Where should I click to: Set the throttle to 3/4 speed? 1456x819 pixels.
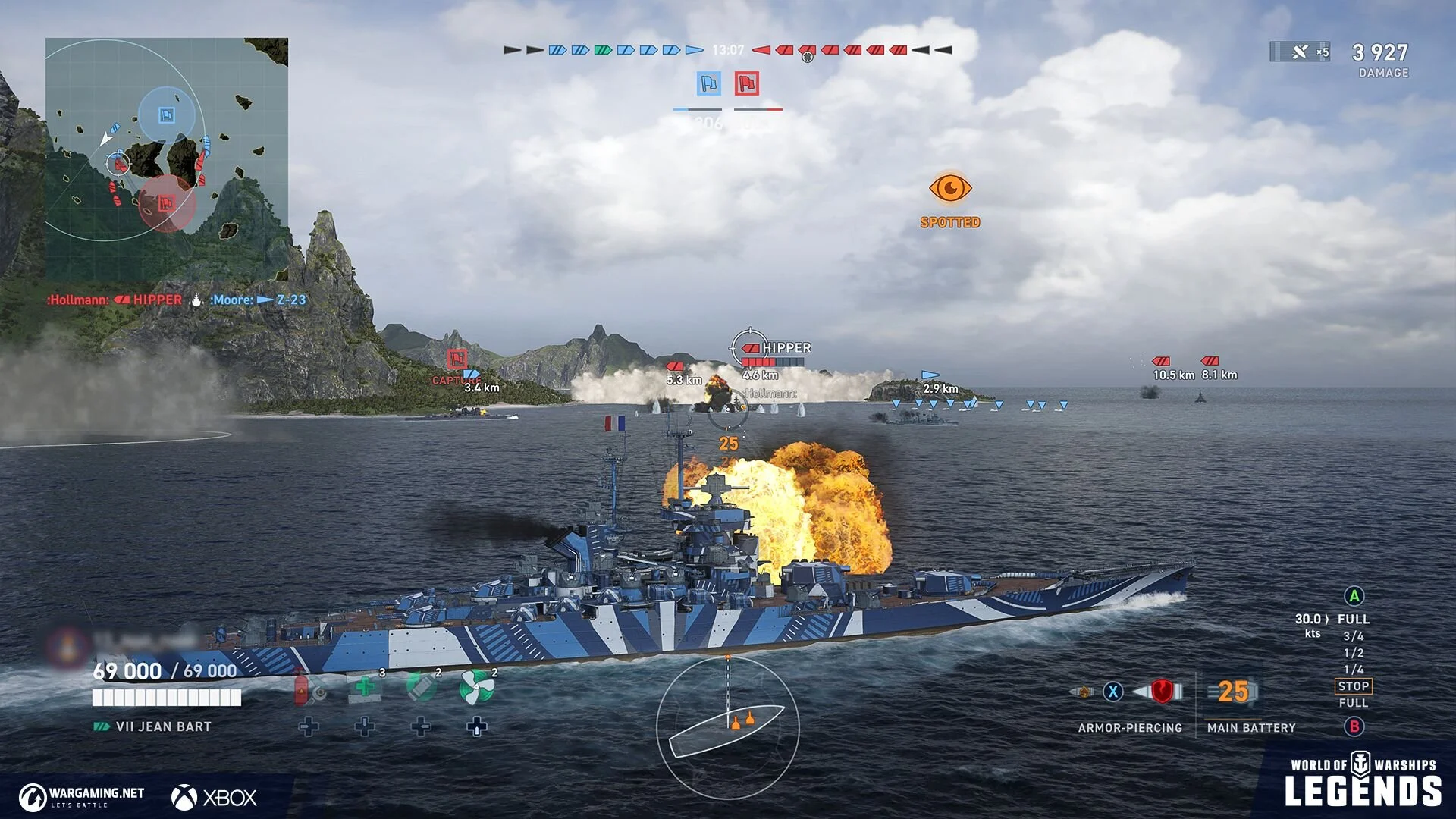click(1354, 636)
